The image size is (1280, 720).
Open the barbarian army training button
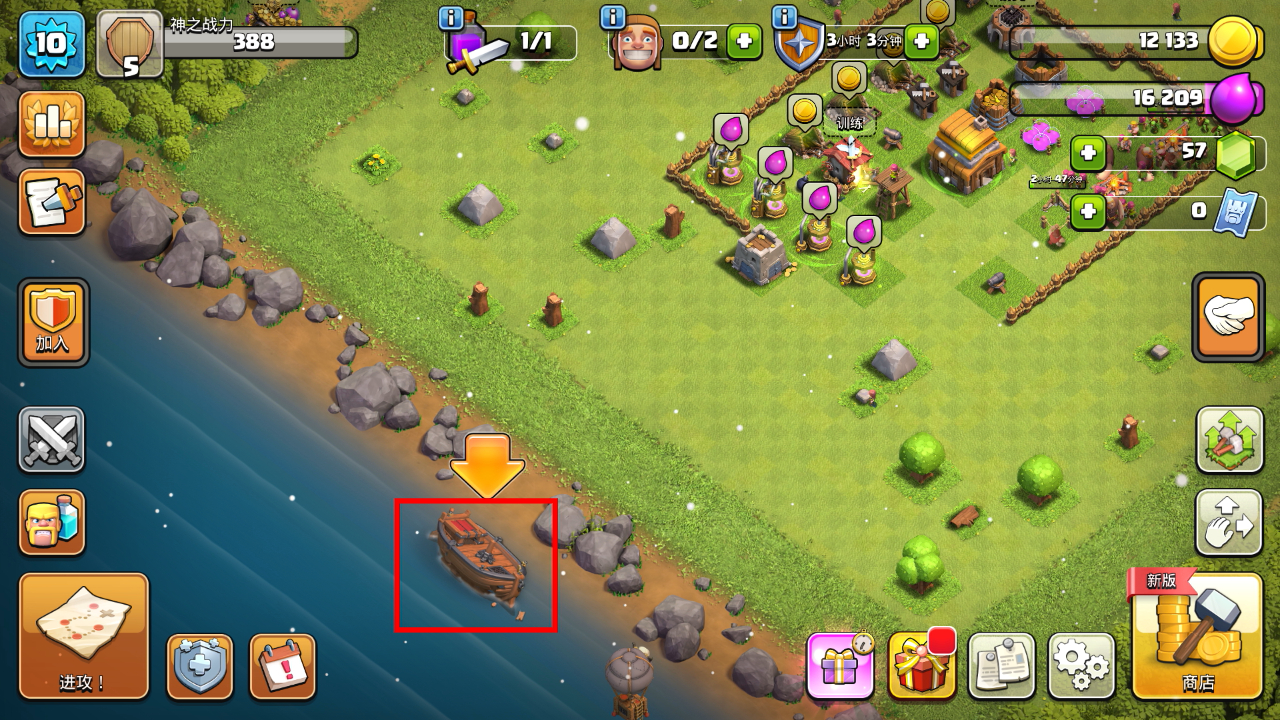coord(52,522)
